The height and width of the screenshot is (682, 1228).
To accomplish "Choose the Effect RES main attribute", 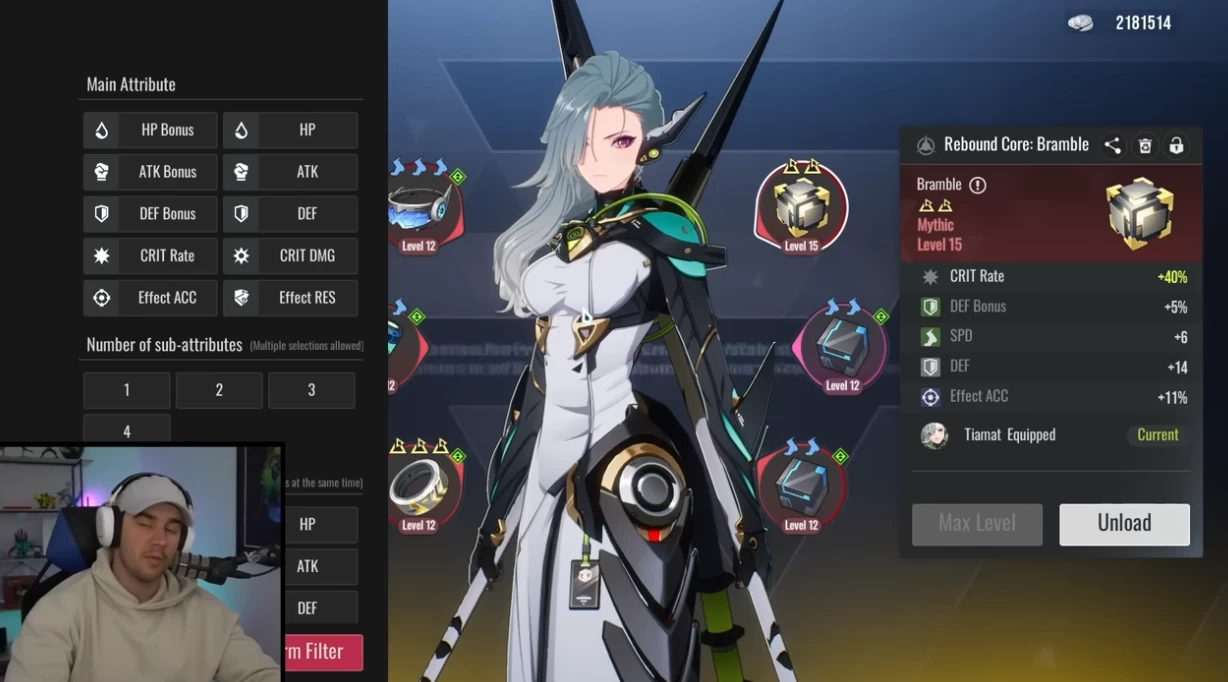I will point(290,298).
